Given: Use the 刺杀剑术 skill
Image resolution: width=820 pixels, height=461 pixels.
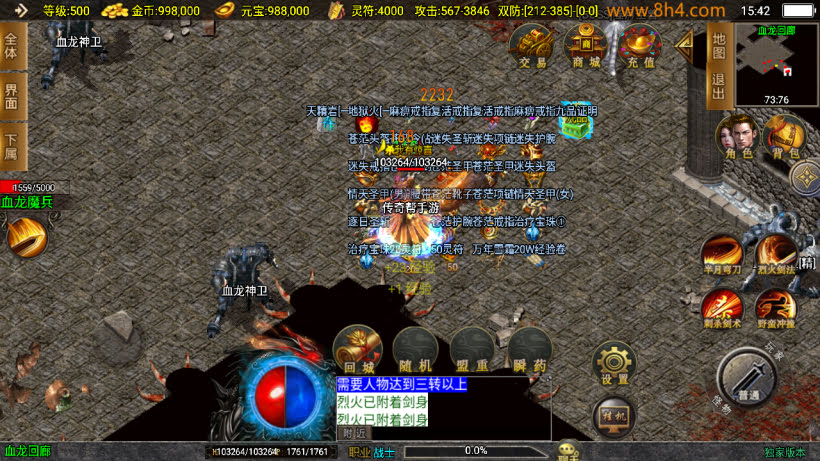Looking at the screenshot, I should (x=721, y=308).
